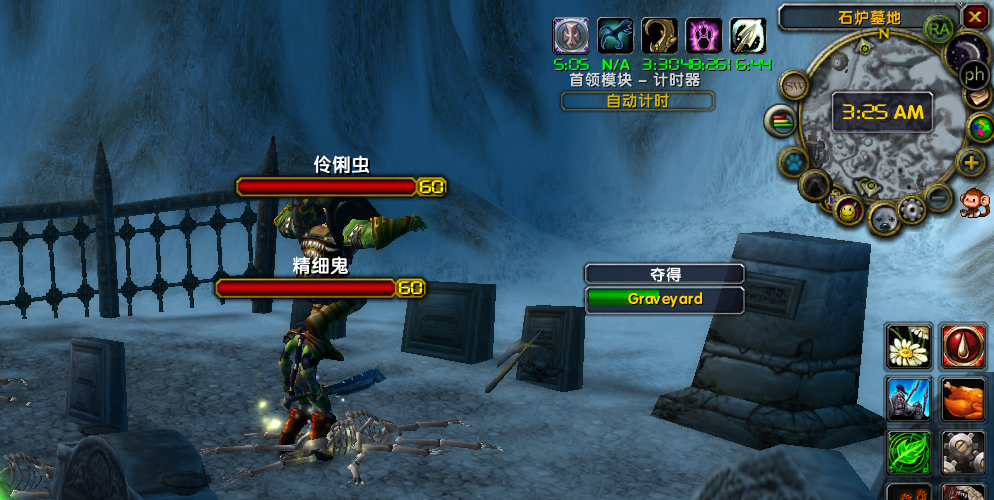Select the buff icon with the pink paw
This screenshot has height=500, width=994.
pos(703,36)
